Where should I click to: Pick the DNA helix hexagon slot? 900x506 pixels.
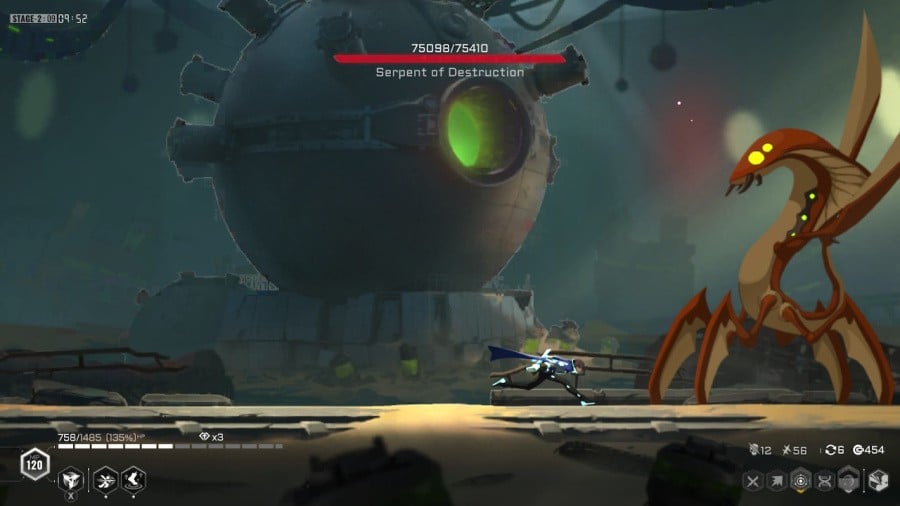[x=825, y=482]
